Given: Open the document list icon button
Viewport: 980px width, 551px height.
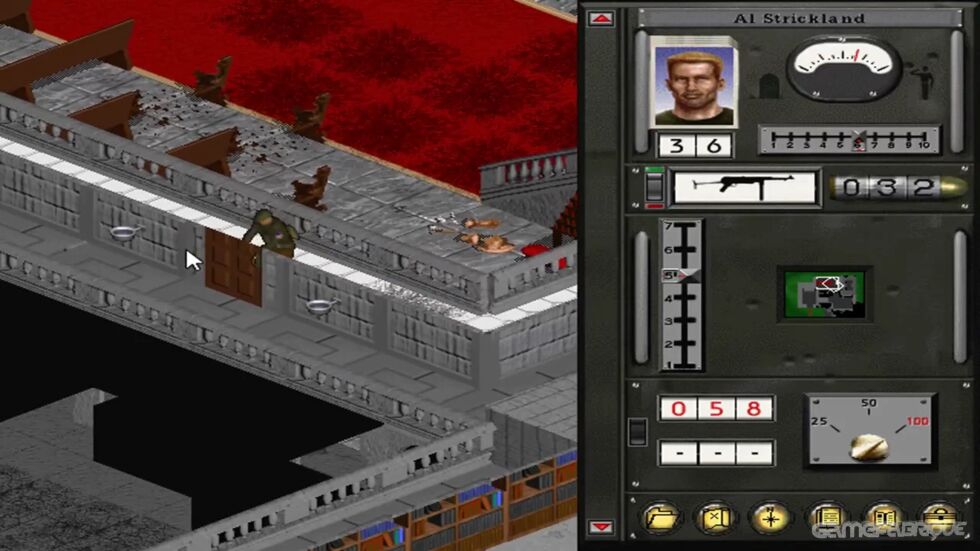Looking at the screenshot, I should (x=826, y=517).
